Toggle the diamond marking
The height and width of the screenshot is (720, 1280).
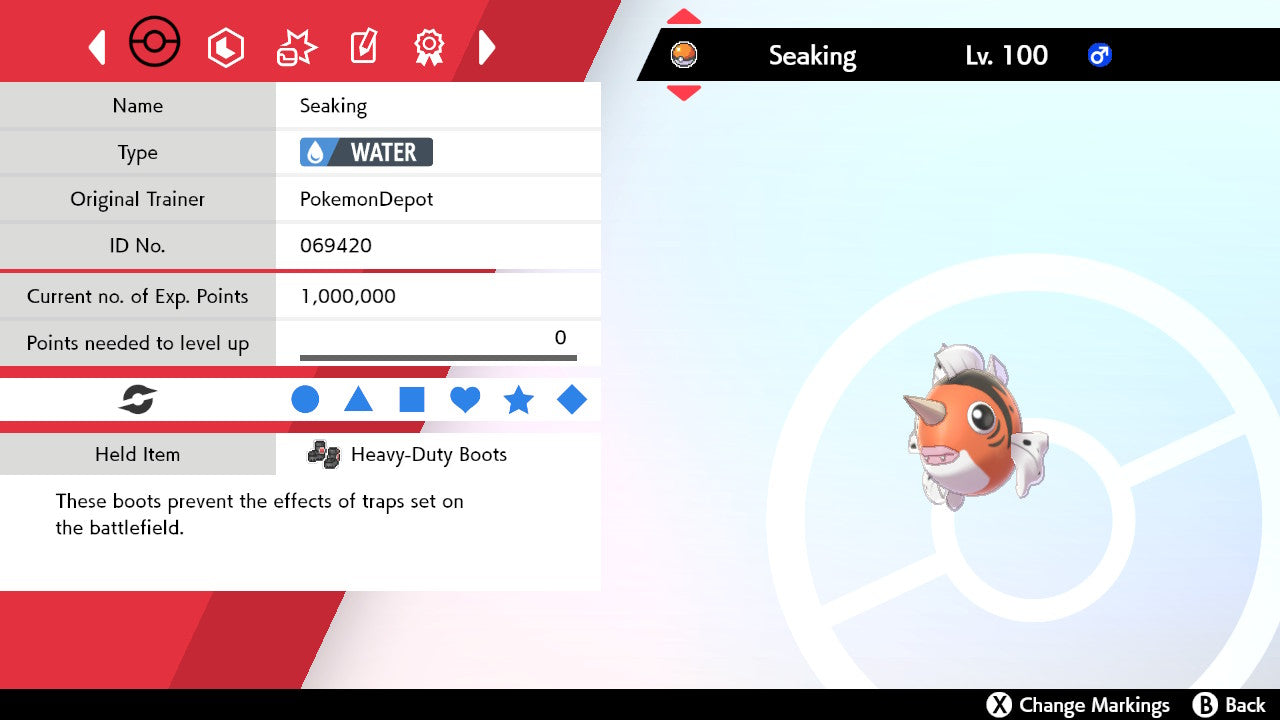(x=572, y=400)
